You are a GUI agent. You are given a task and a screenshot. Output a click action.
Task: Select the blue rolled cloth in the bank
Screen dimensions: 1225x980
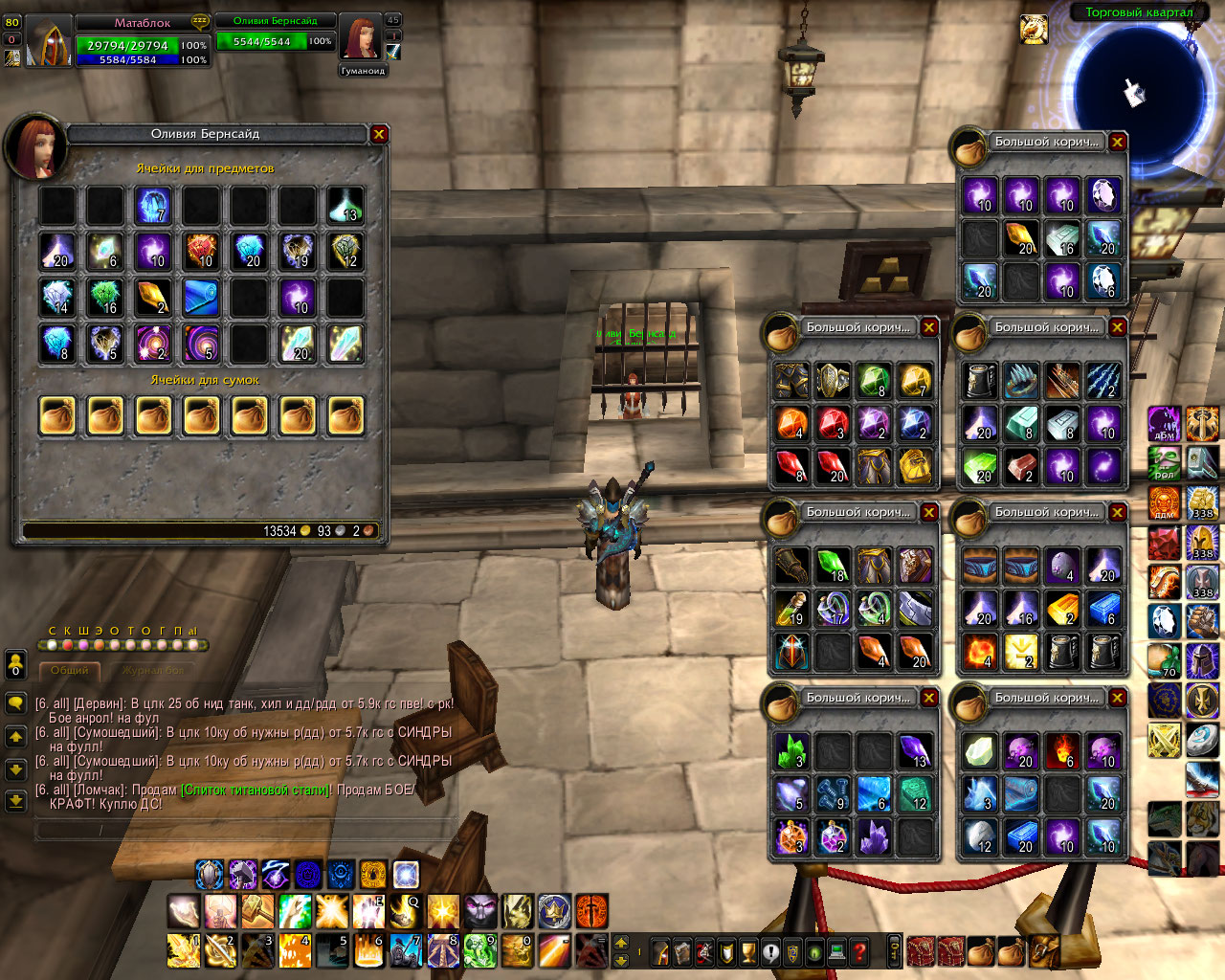point(201,298)
